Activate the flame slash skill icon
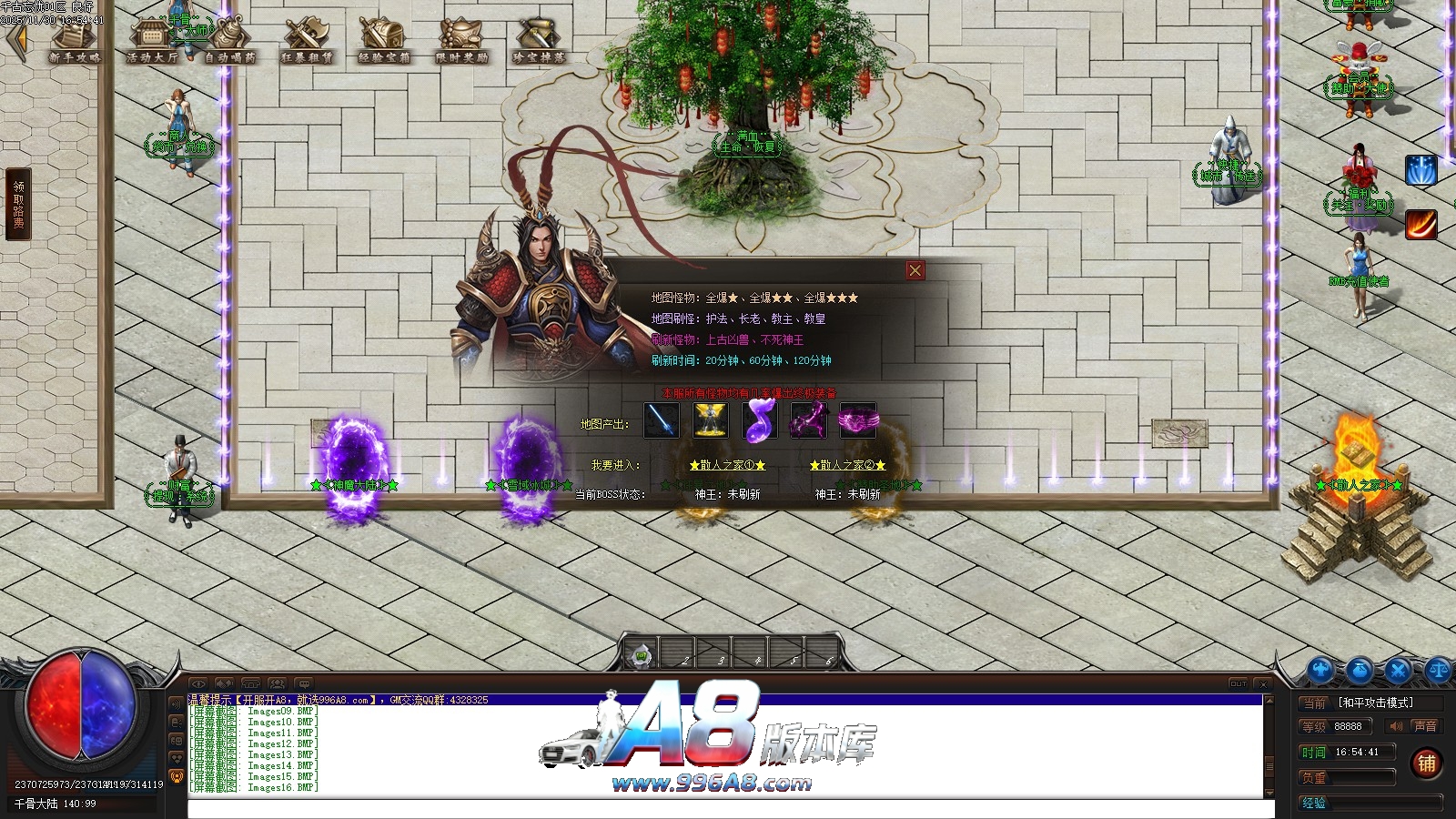Screen dimensions: 1456x819 [x=1421, y=224]
